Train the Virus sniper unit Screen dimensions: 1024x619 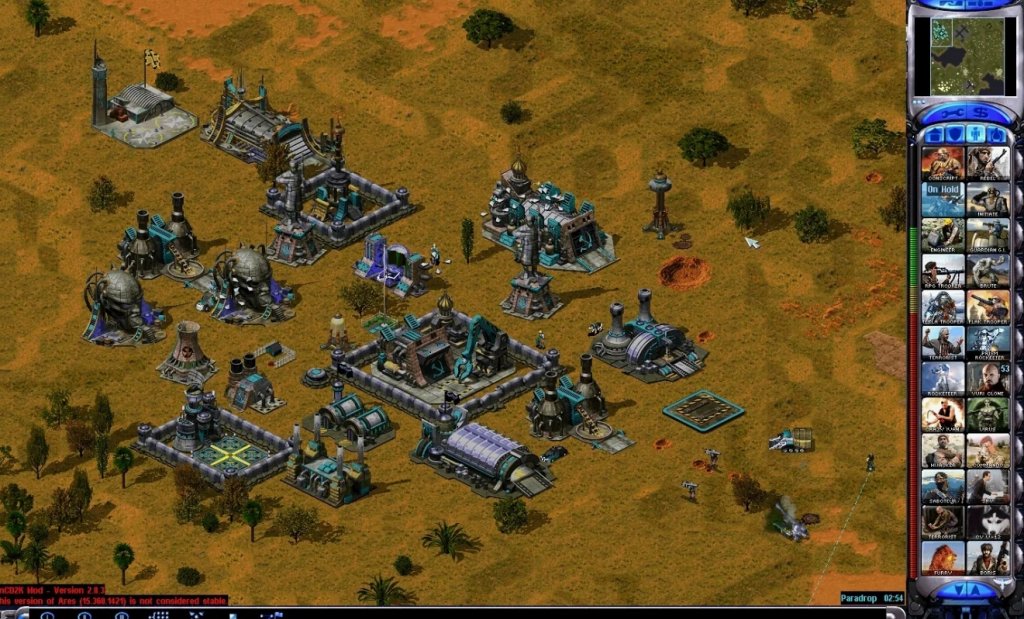click(988, 415)
